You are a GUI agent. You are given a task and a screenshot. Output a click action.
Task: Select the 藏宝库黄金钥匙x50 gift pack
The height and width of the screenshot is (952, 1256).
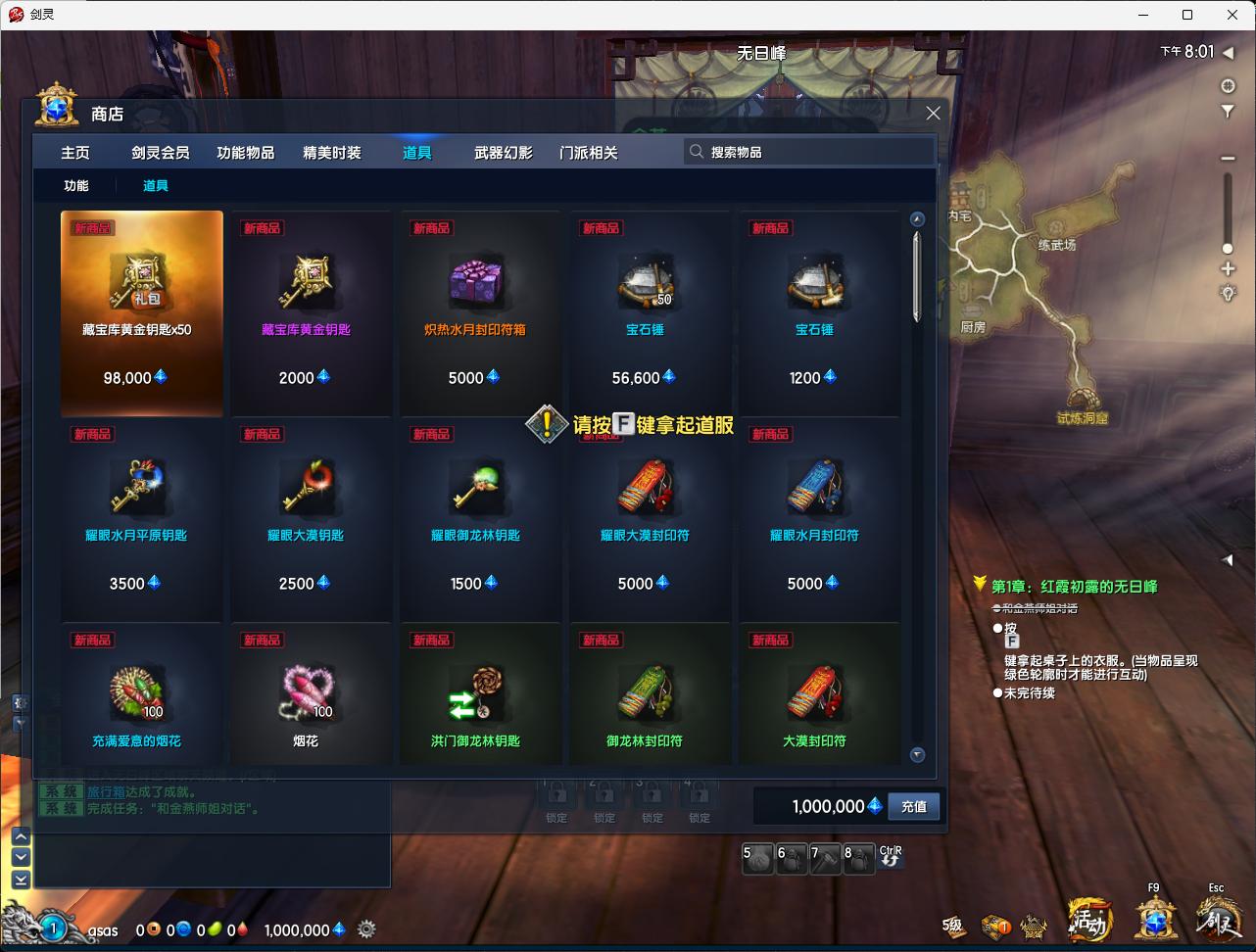142,313
